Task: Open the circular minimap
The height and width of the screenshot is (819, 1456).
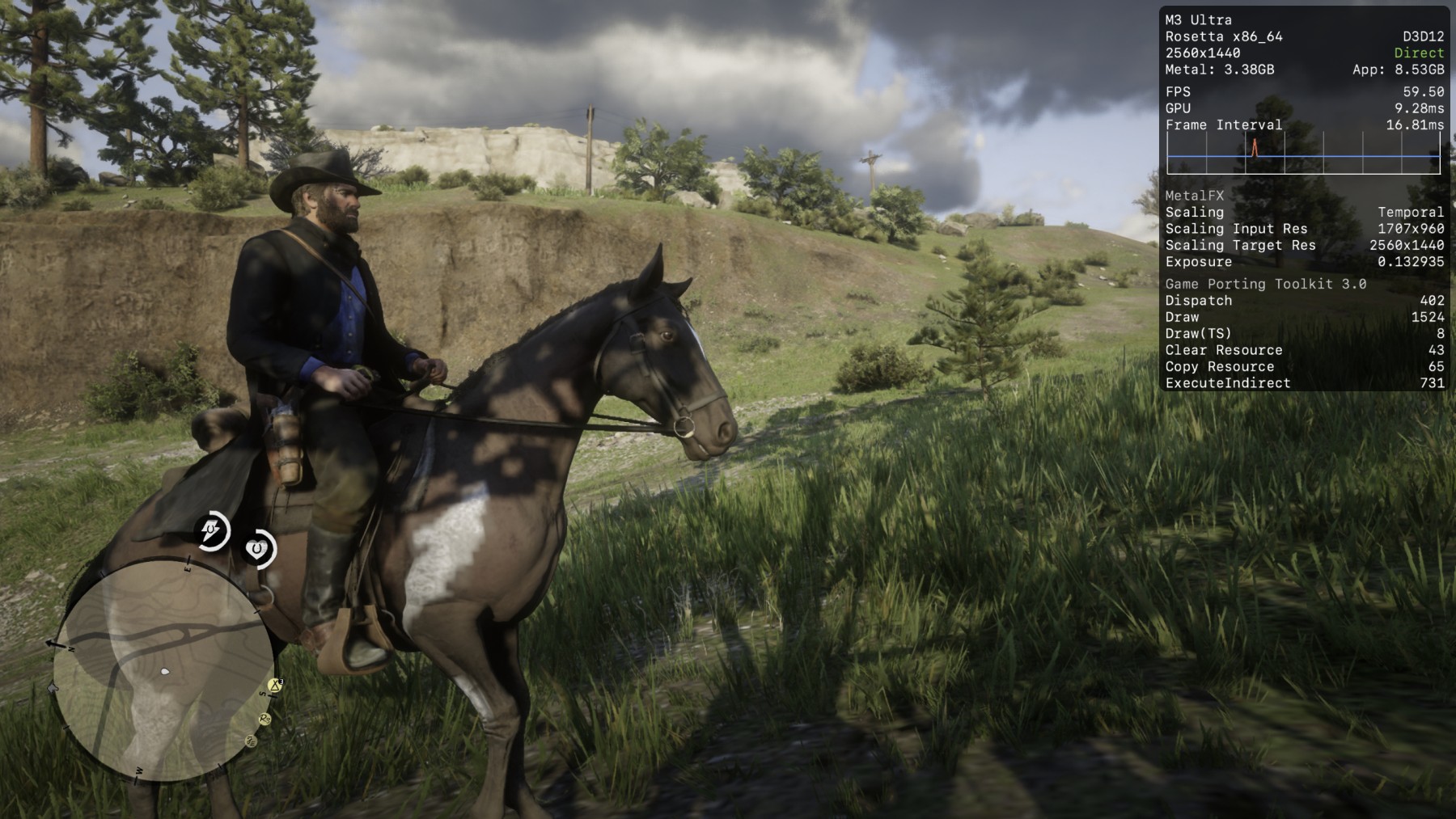Action: [x=163, y=670]
